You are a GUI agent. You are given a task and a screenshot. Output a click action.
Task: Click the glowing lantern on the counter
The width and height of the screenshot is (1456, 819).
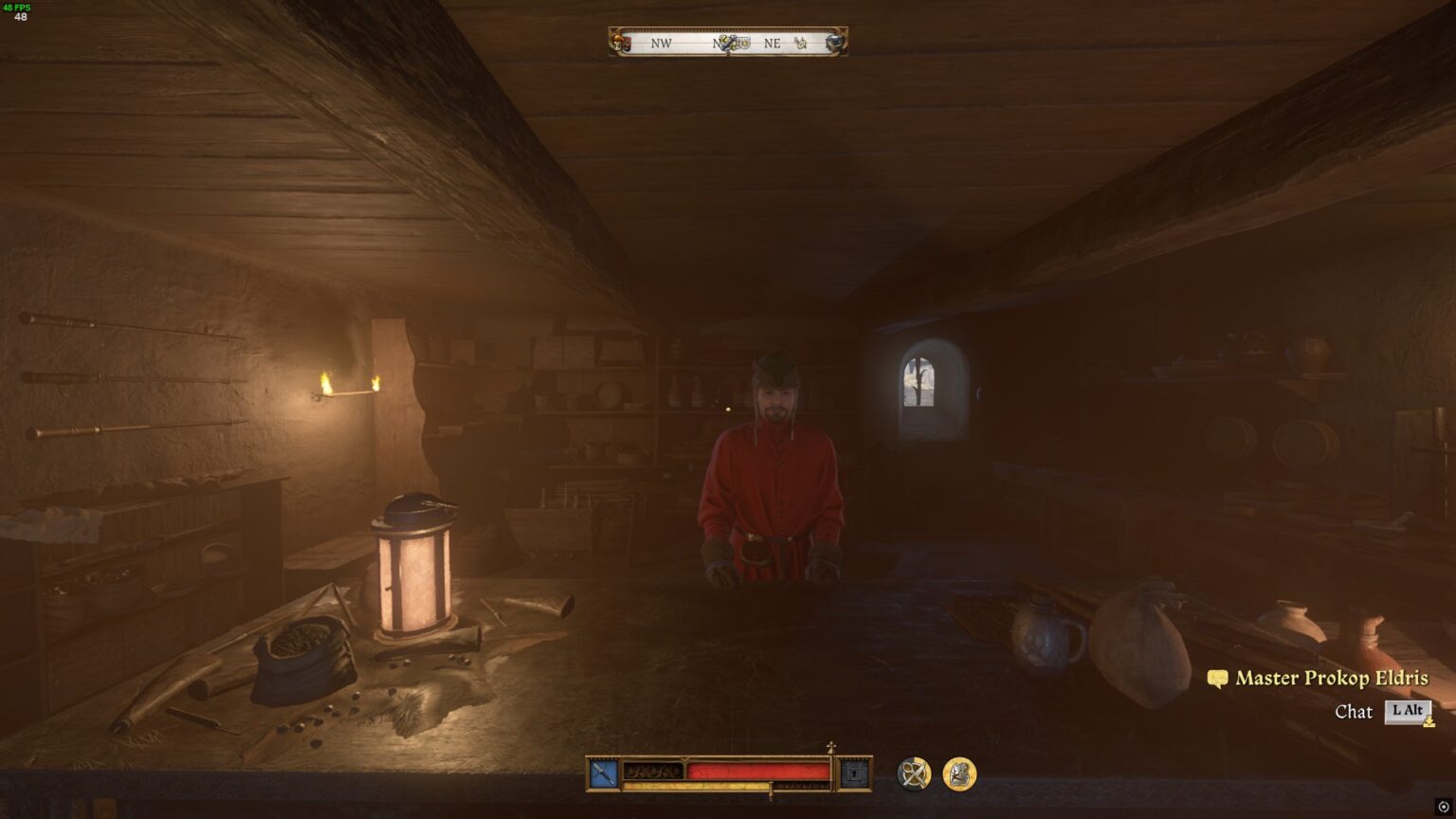411,569
